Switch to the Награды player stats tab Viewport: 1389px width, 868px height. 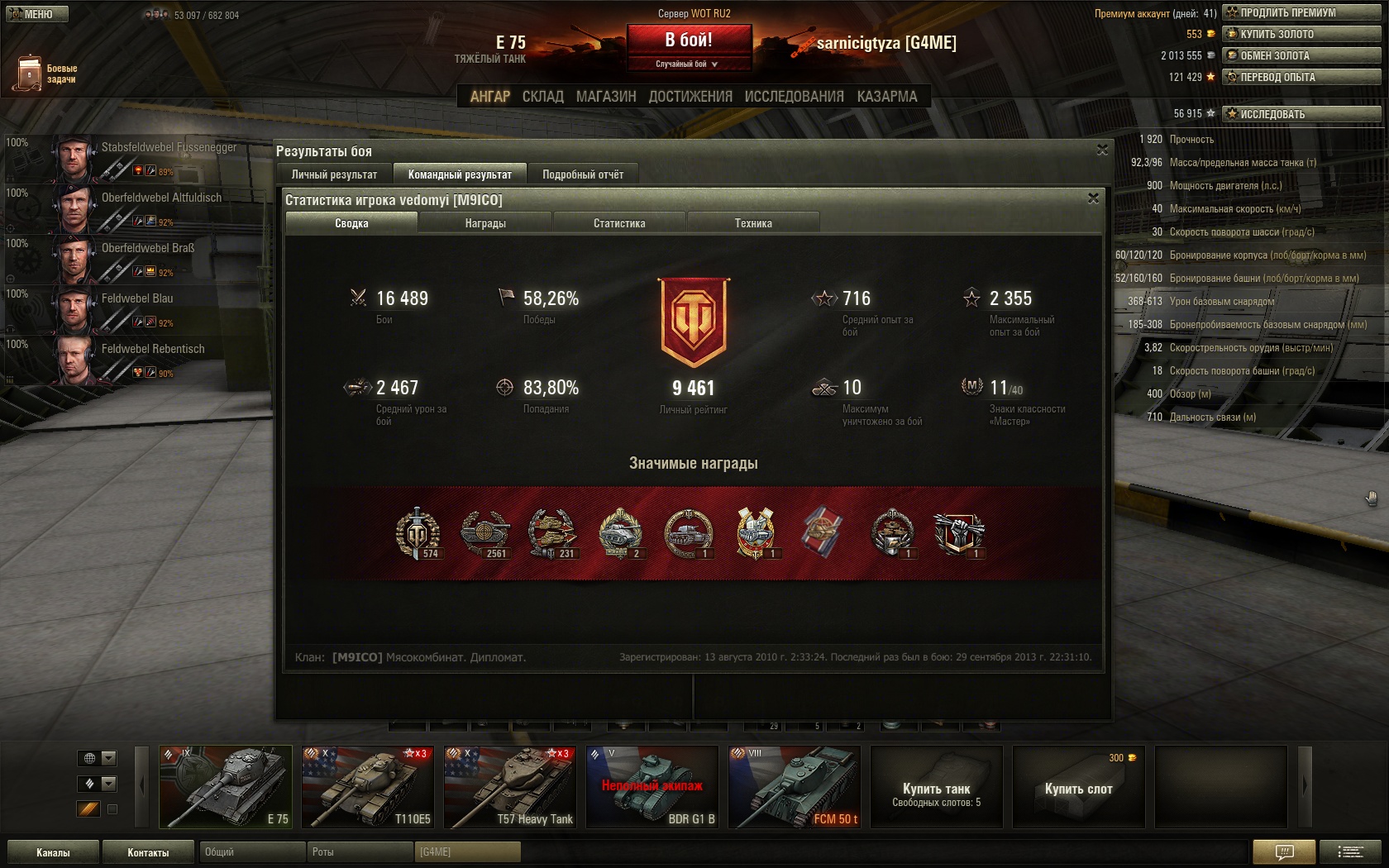click(485, 223)
